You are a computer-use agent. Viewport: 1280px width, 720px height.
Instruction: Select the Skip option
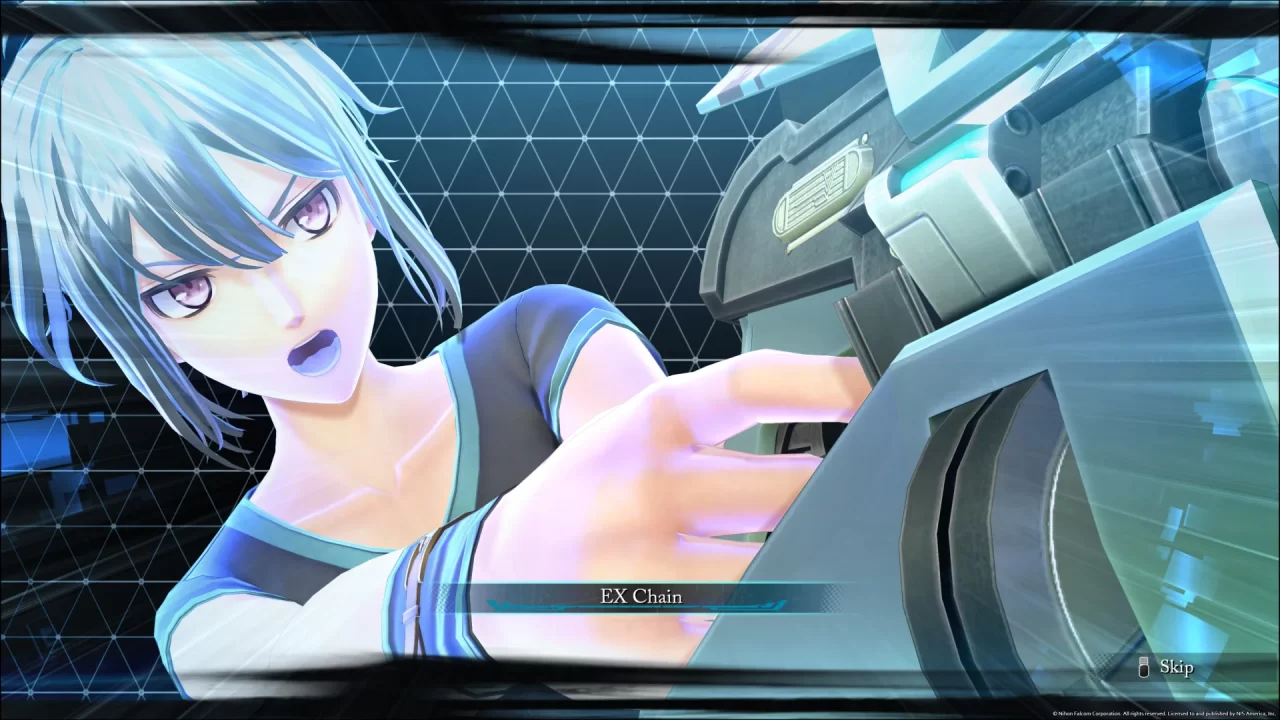click(1176, 666)
